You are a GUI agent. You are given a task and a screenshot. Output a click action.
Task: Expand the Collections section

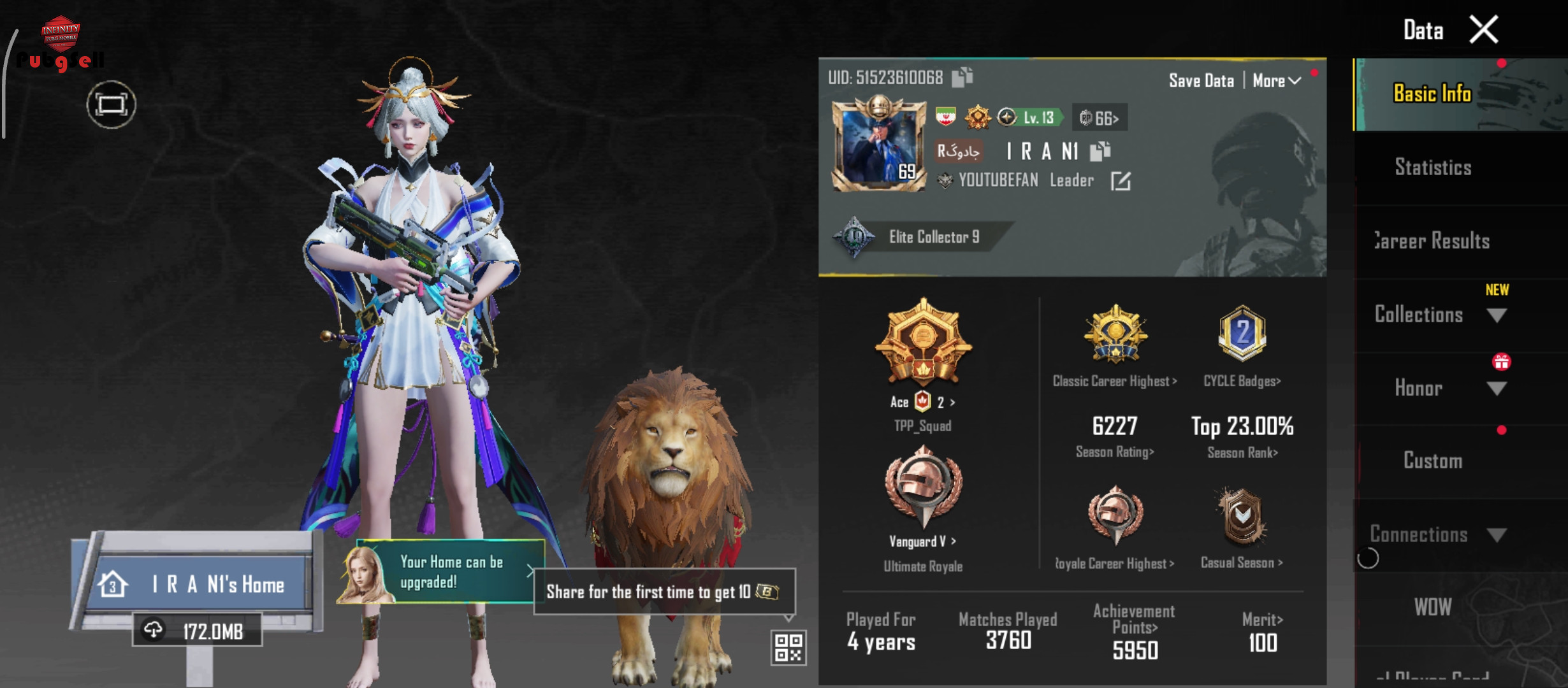point(1496,315)
